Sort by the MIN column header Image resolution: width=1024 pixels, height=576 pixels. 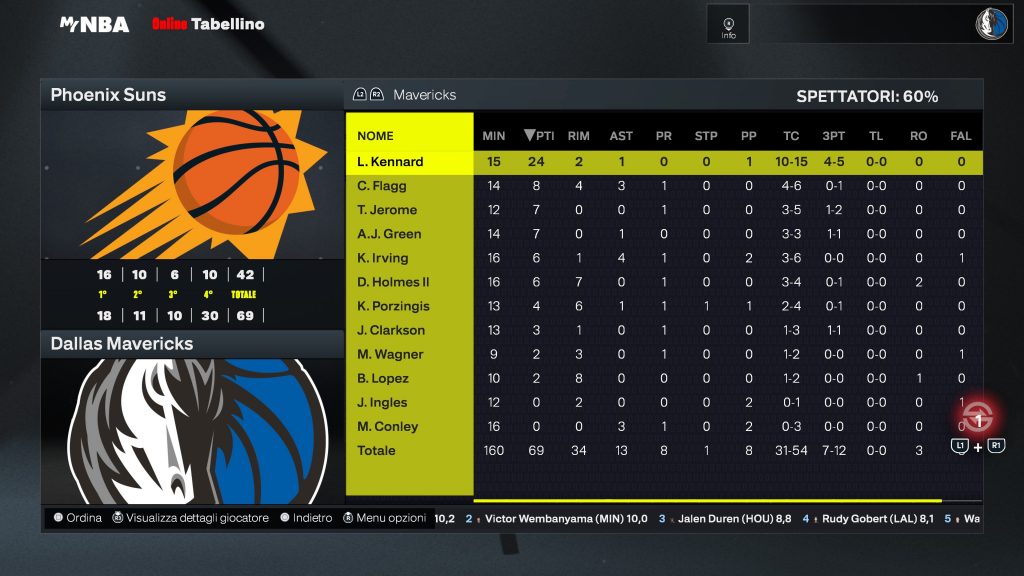[494, 136]
